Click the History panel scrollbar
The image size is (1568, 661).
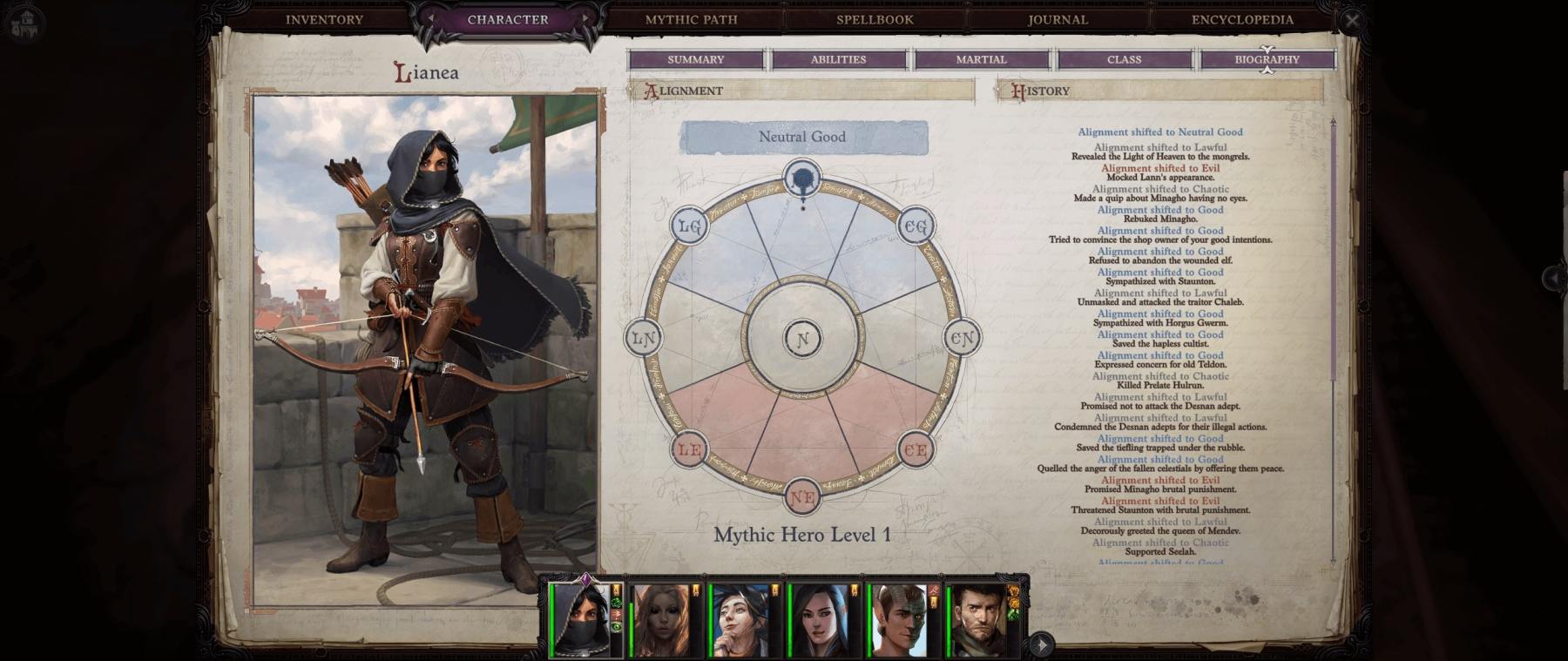click(1333, 253)
